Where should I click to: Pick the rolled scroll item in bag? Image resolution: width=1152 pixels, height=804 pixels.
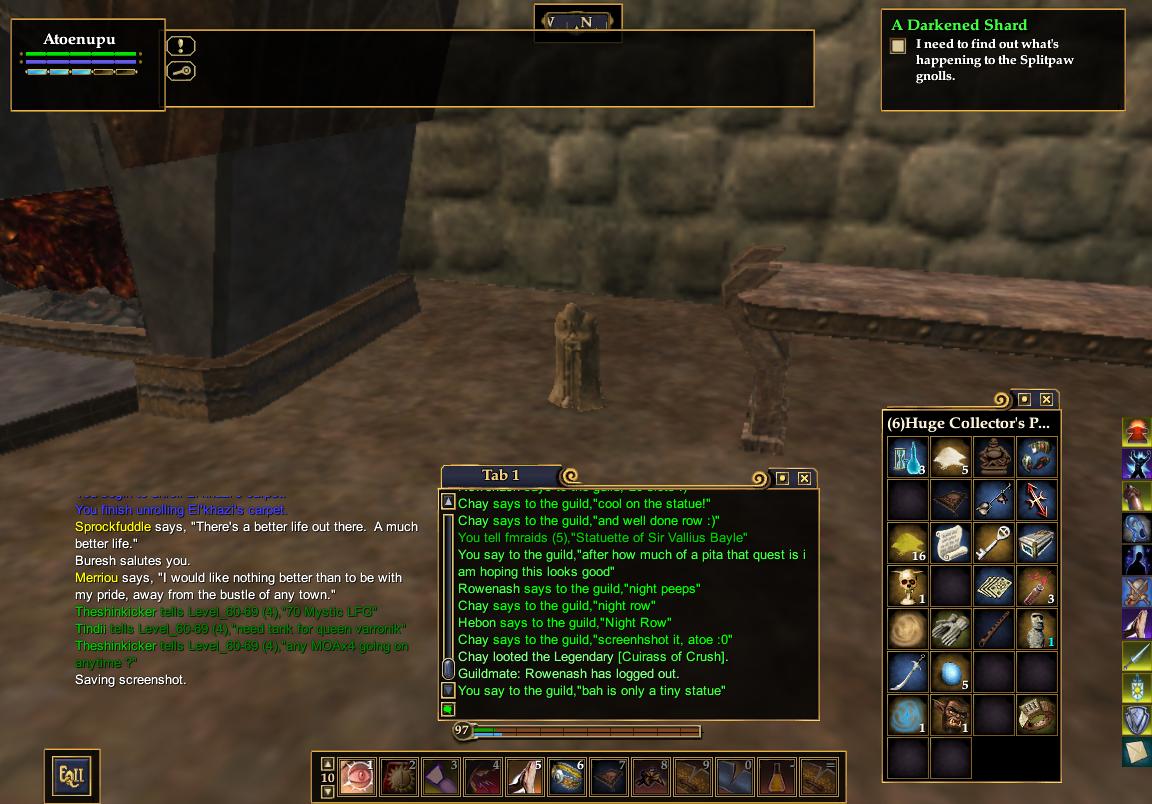pos(951,543)
